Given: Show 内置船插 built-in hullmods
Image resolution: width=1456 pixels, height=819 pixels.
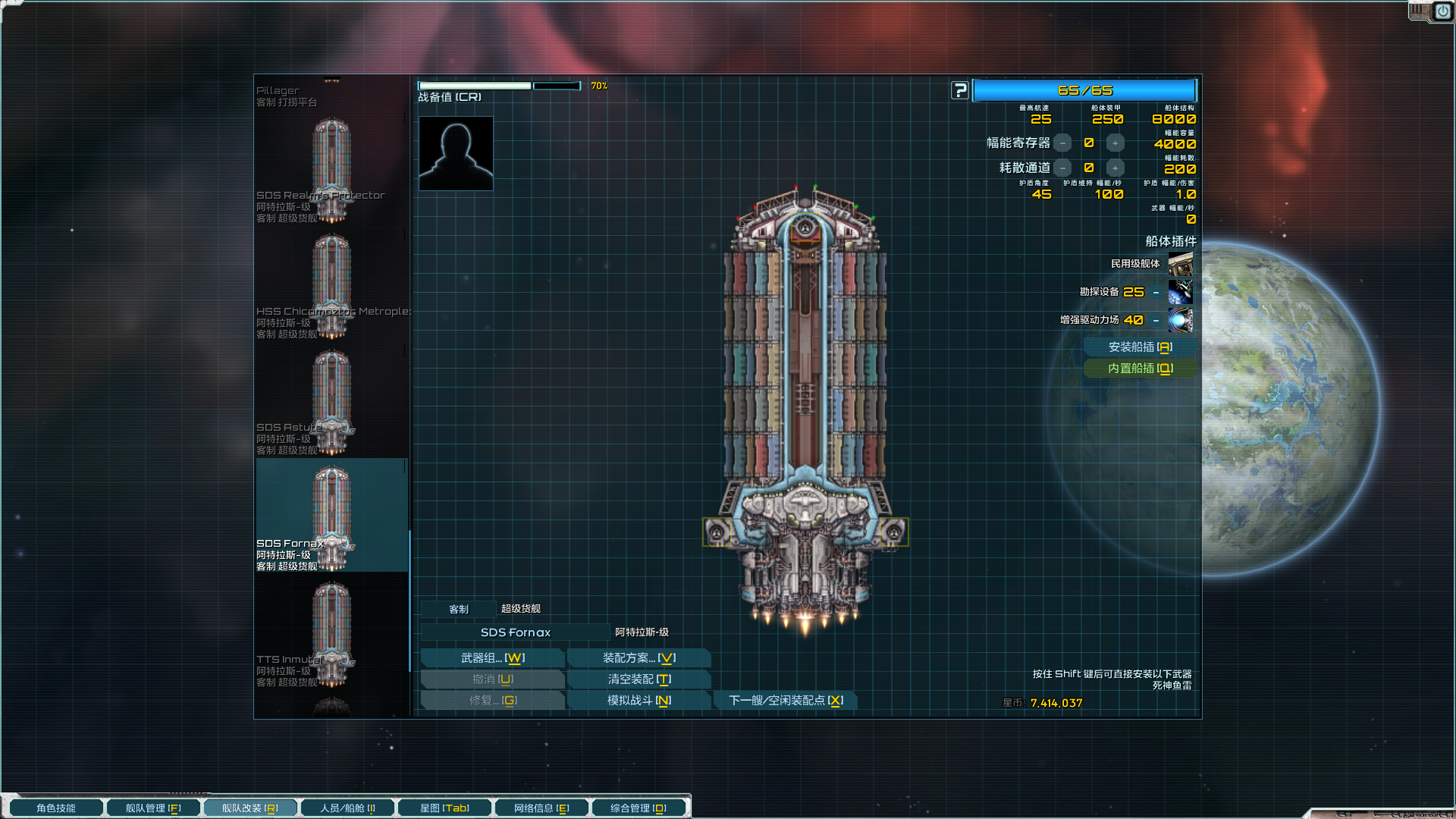Looking at the screenshot, I should [1140, 369].
